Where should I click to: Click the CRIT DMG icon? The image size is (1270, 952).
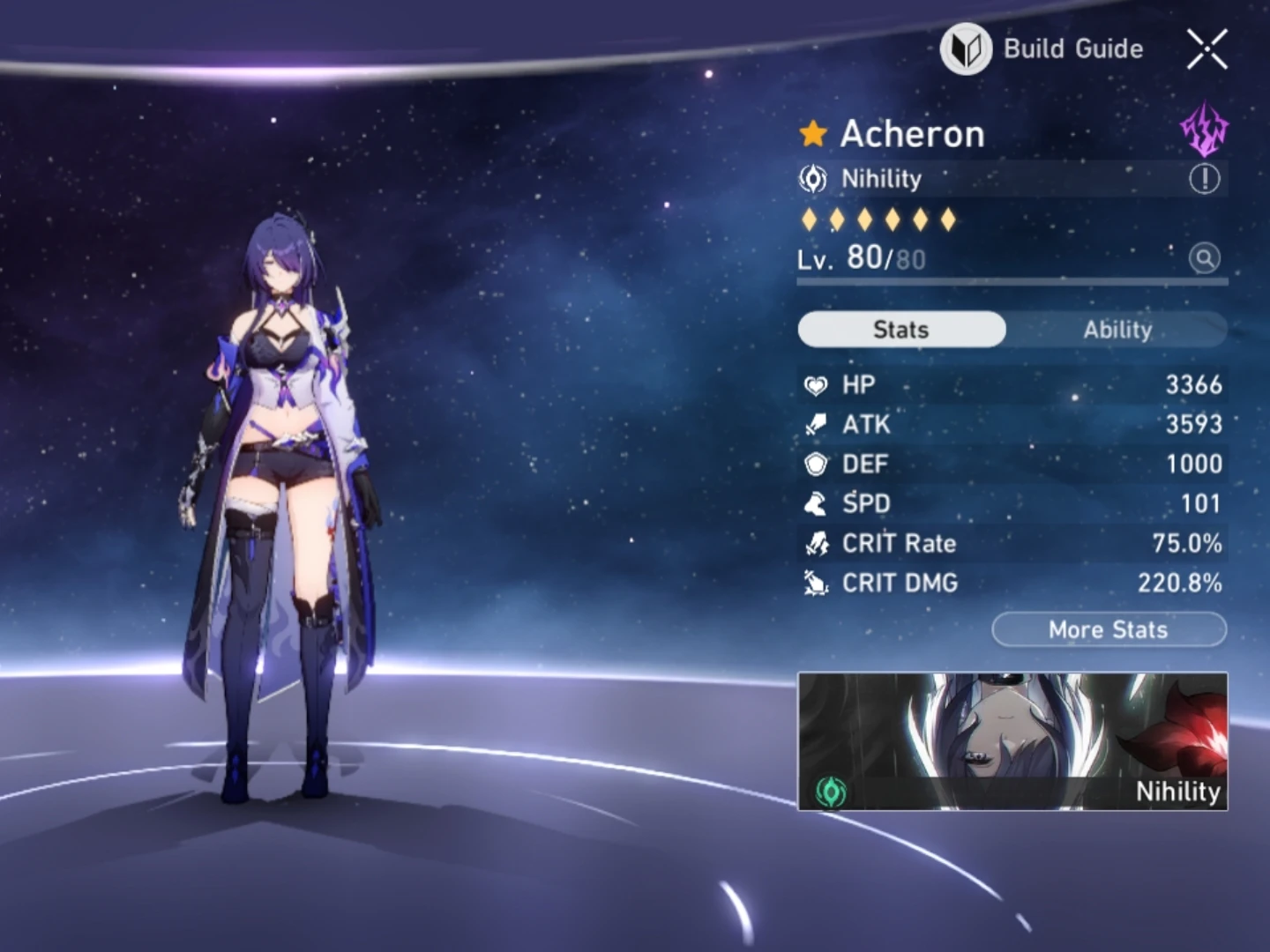[x=817, y=583]
